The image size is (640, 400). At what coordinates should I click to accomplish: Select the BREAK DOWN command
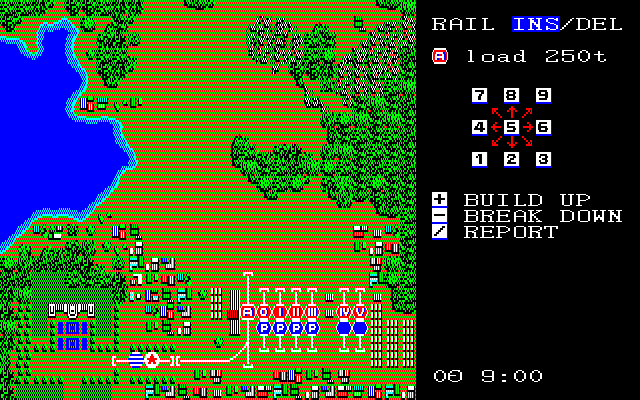(543, 216)
